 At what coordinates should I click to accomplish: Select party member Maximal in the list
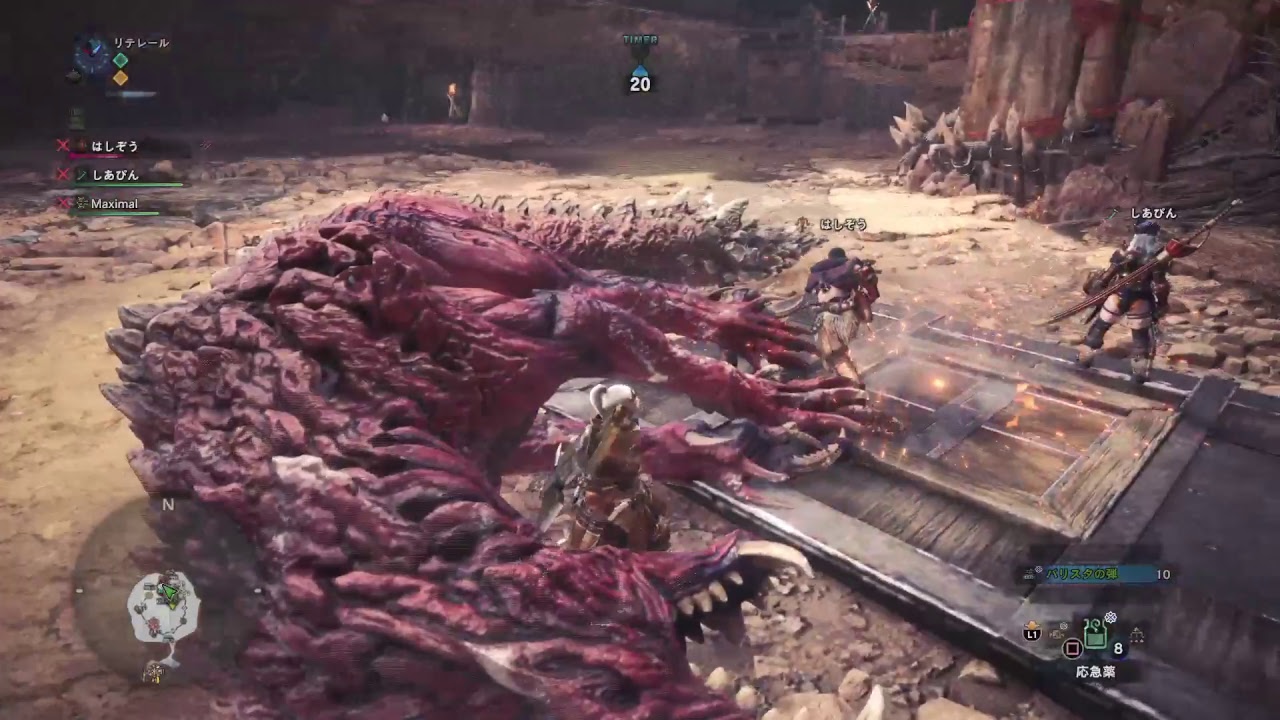click(x=114, y=204)
